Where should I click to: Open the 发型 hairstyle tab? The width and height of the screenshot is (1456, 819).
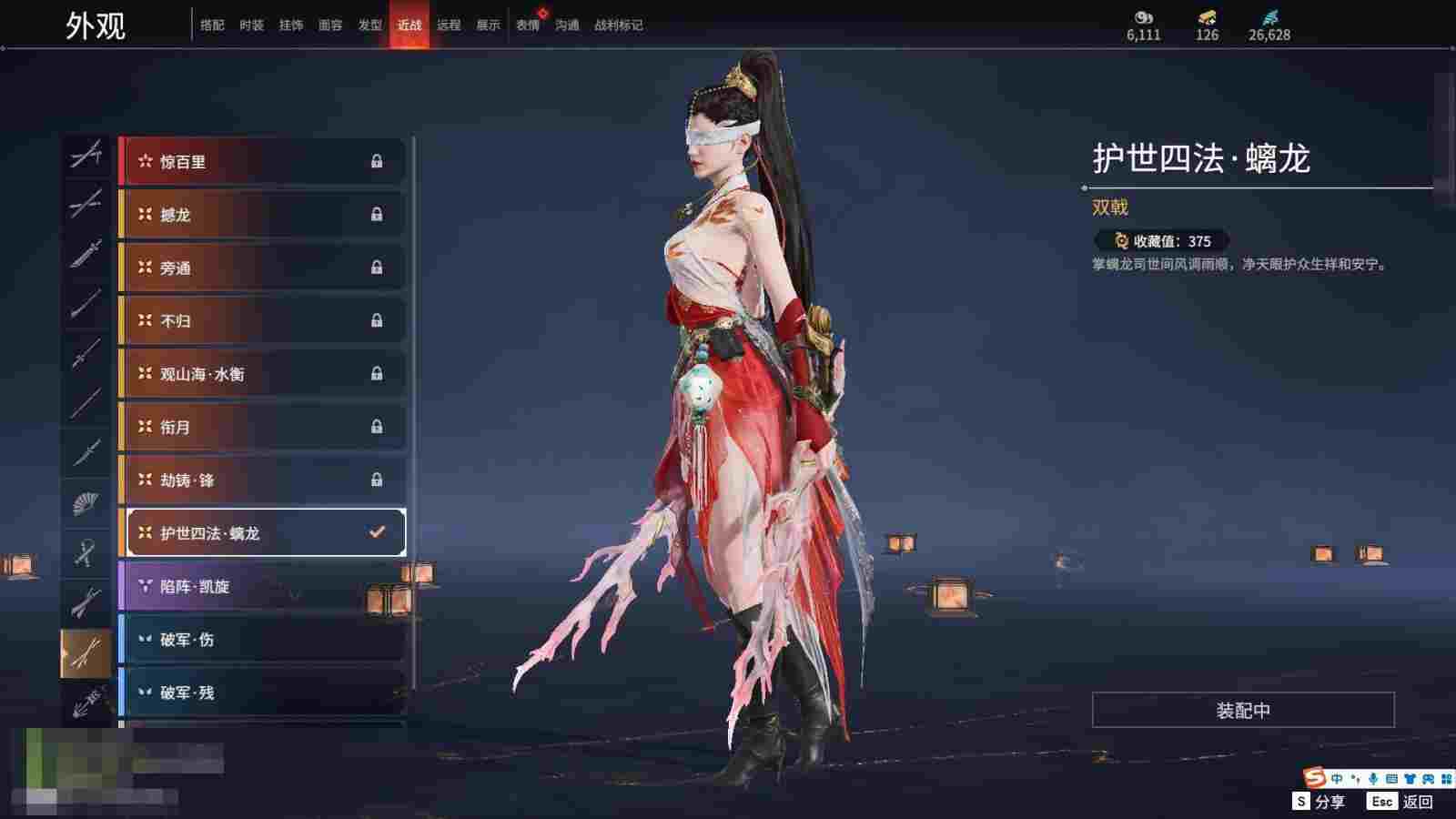(x=369, y=25)
